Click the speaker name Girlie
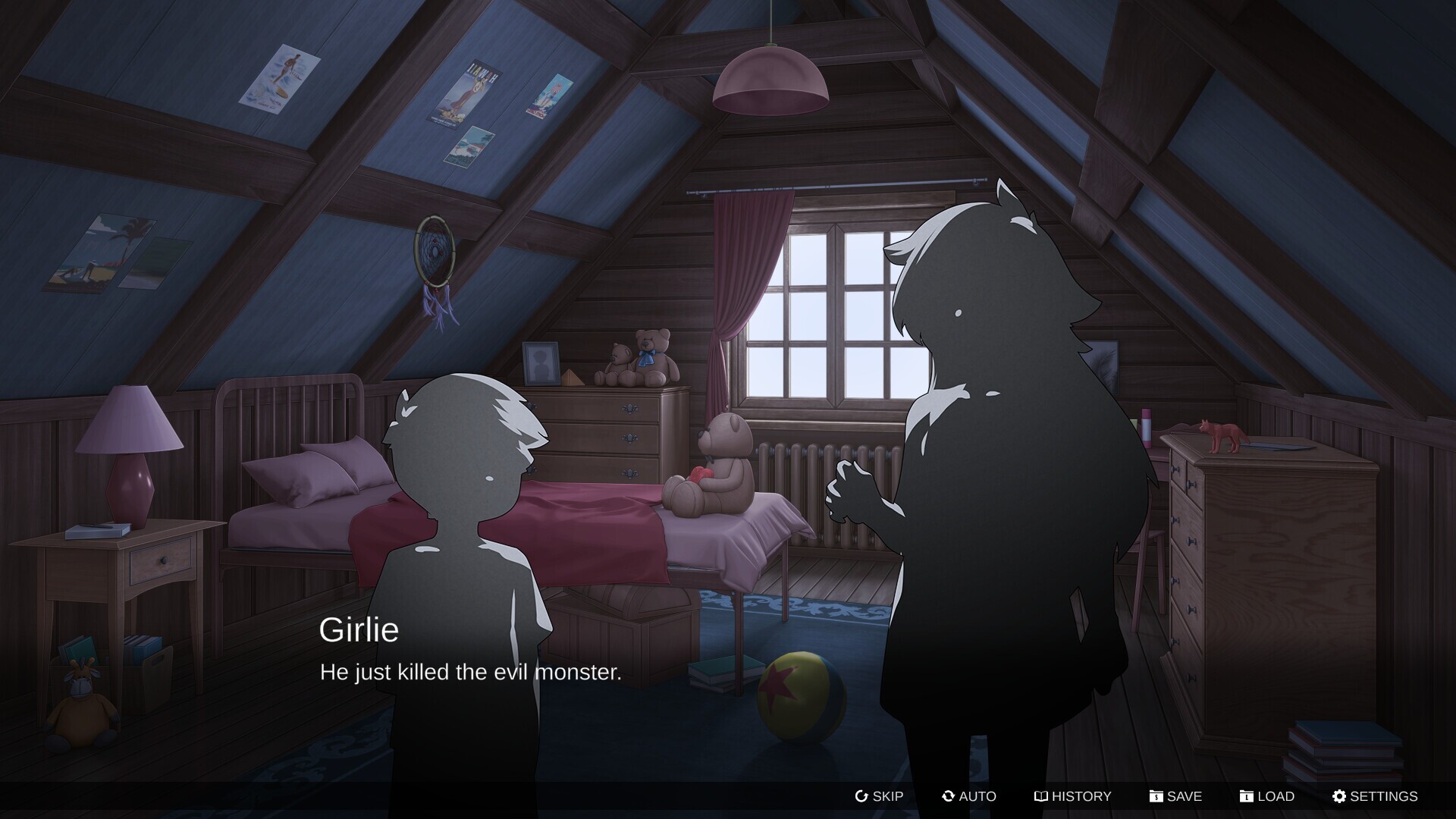 click(x=360, y=632)
